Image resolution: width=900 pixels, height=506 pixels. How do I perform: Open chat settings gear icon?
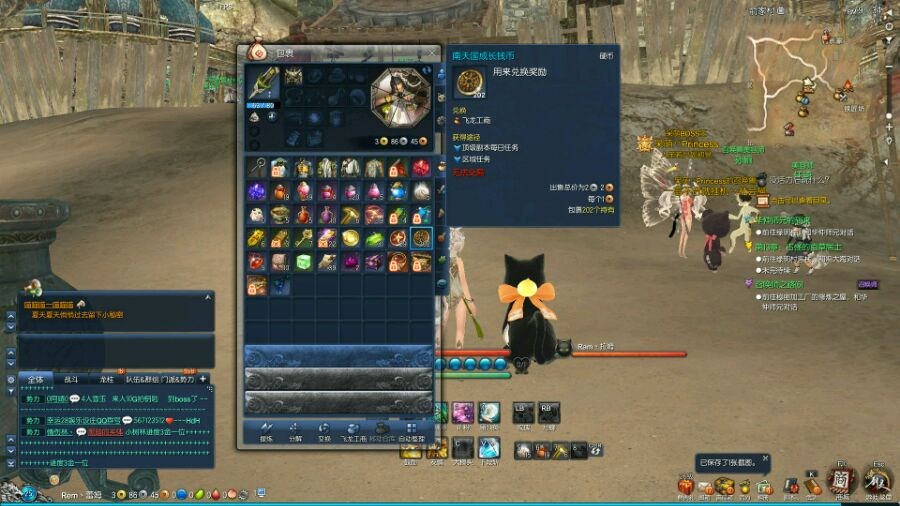[10, 379]
